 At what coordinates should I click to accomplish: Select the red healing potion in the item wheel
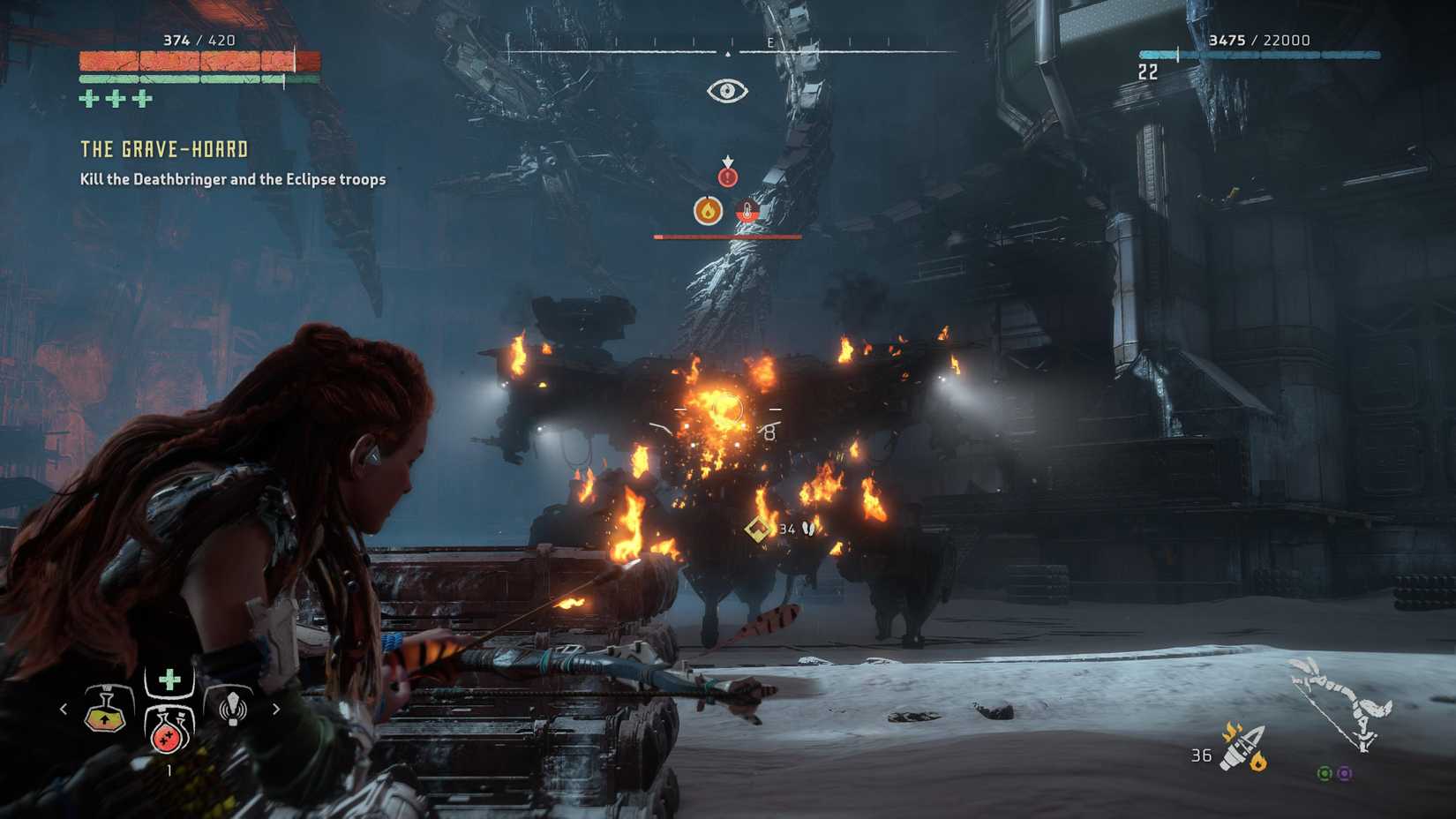[166, 737]
